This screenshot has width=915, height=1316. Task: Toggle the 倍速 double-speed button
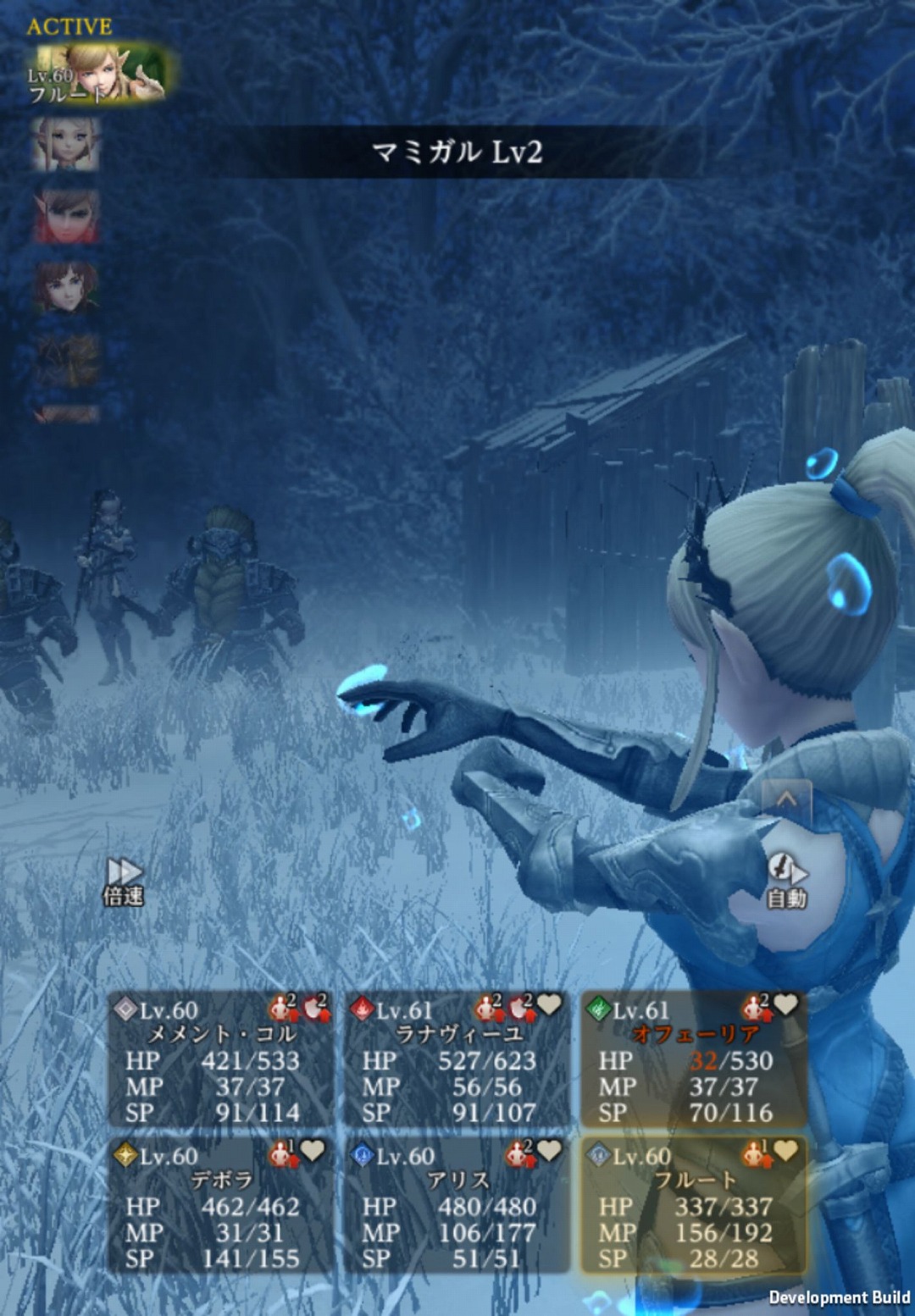pyautogui.click(x=124, y=881)
